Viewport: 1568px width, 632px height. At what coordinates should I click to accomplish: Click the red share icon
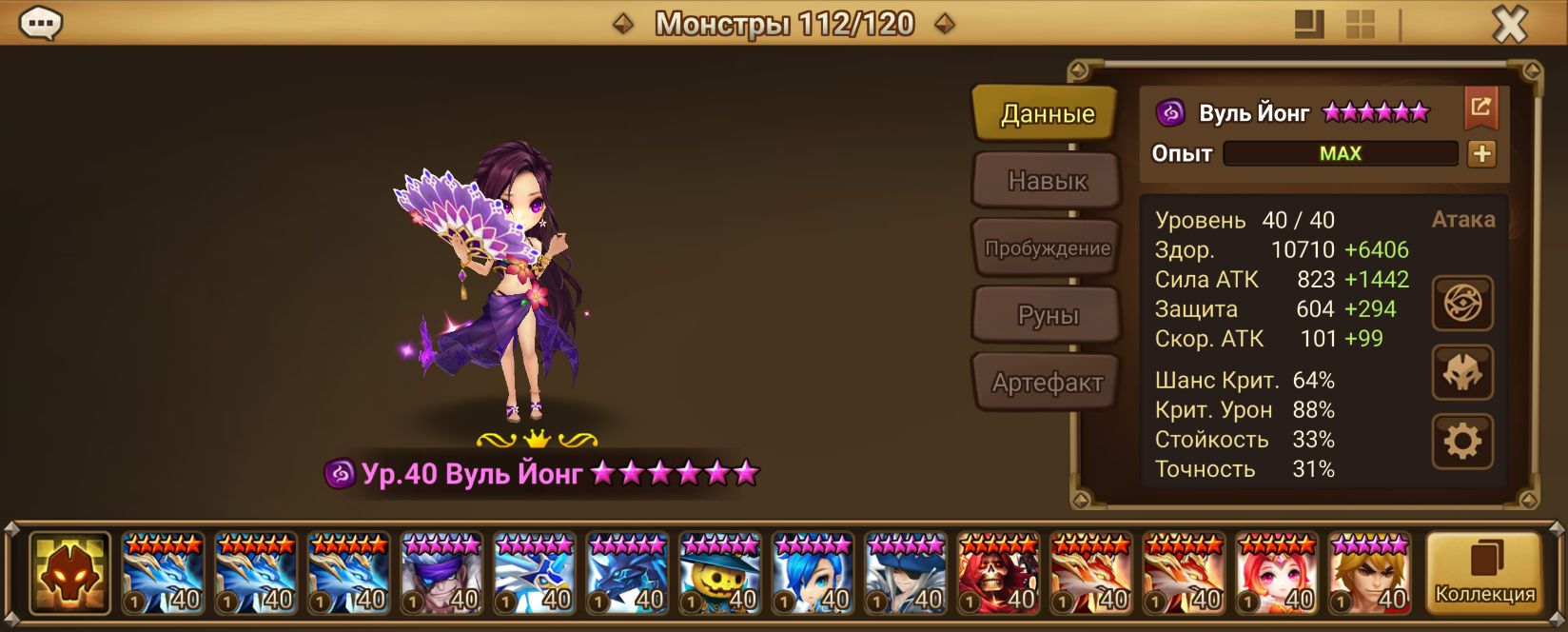[x=1480, y=108]
